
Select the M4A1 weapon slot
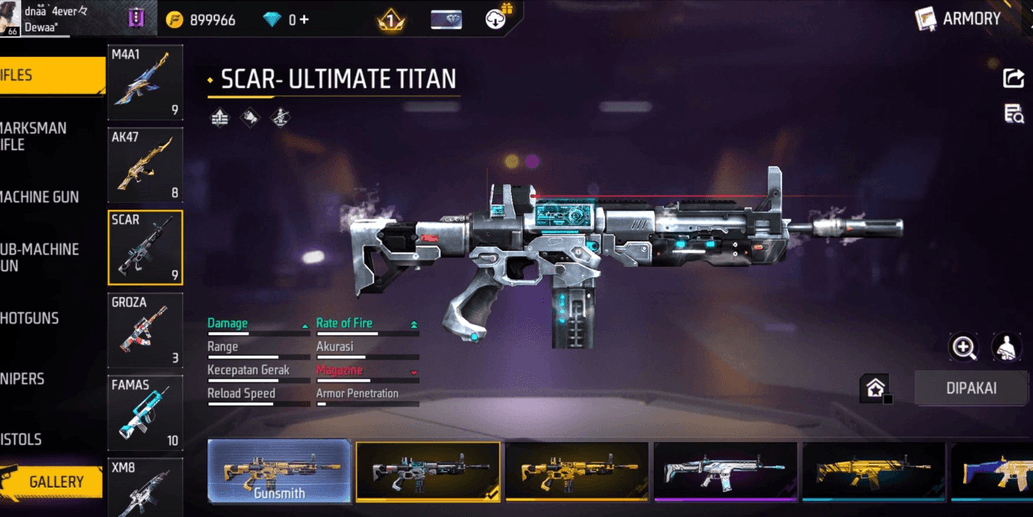[145, 82]
